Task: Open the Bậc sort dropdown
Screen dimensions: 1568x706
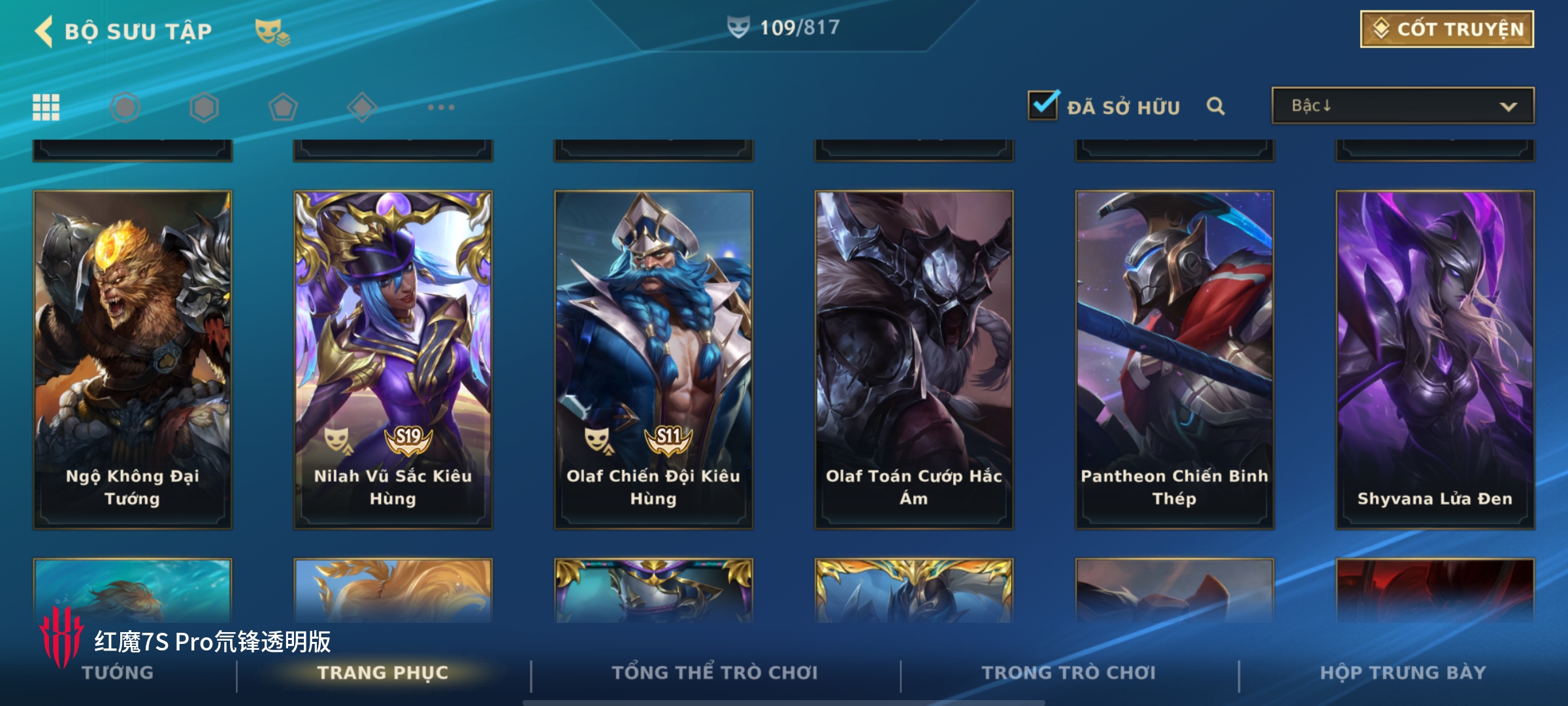Action: click(1403, 106)
